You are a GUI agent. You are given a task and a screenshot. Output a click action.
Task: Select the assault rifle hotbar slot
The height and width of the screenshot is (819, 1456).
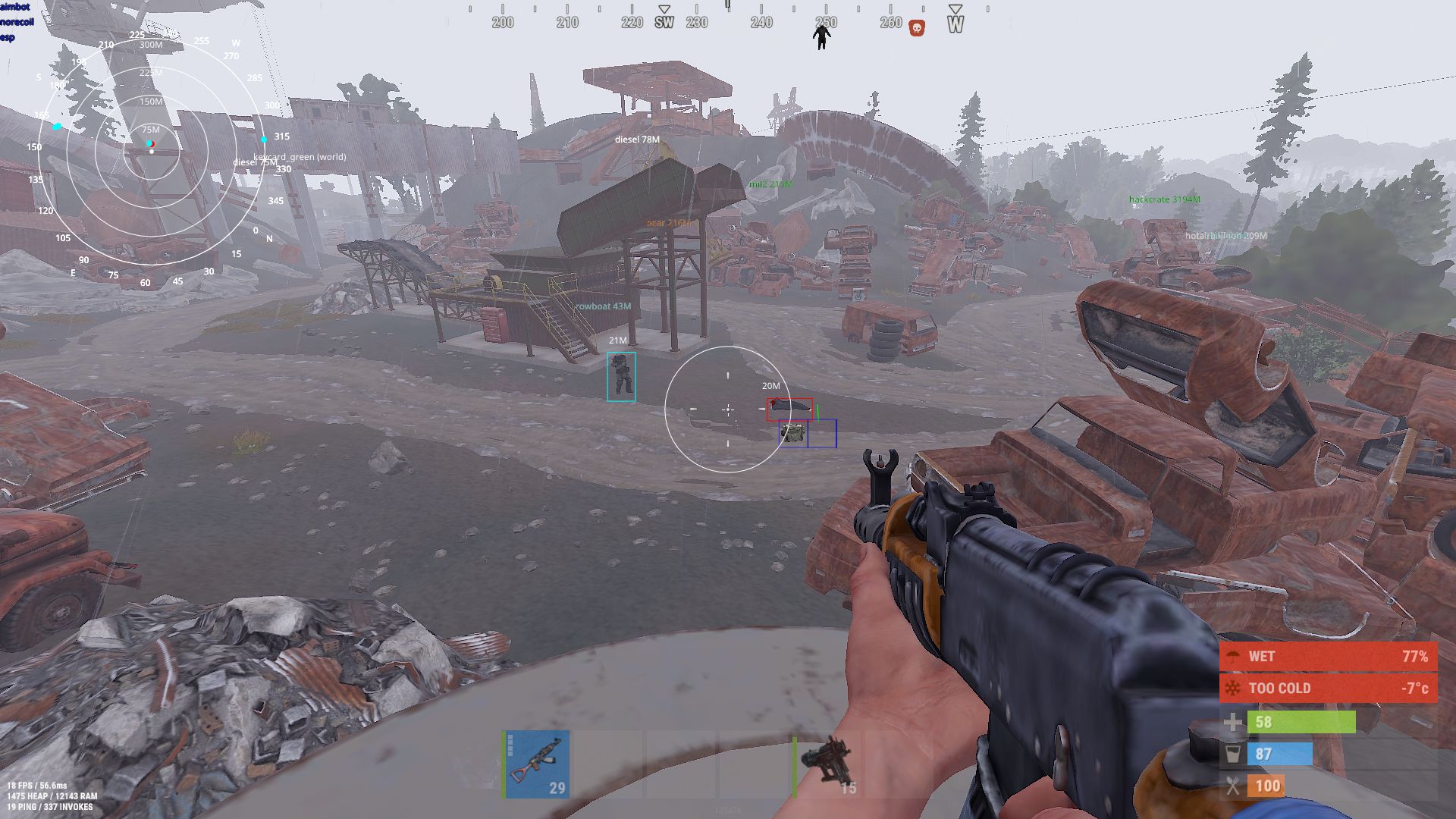[x=537, y=764]
